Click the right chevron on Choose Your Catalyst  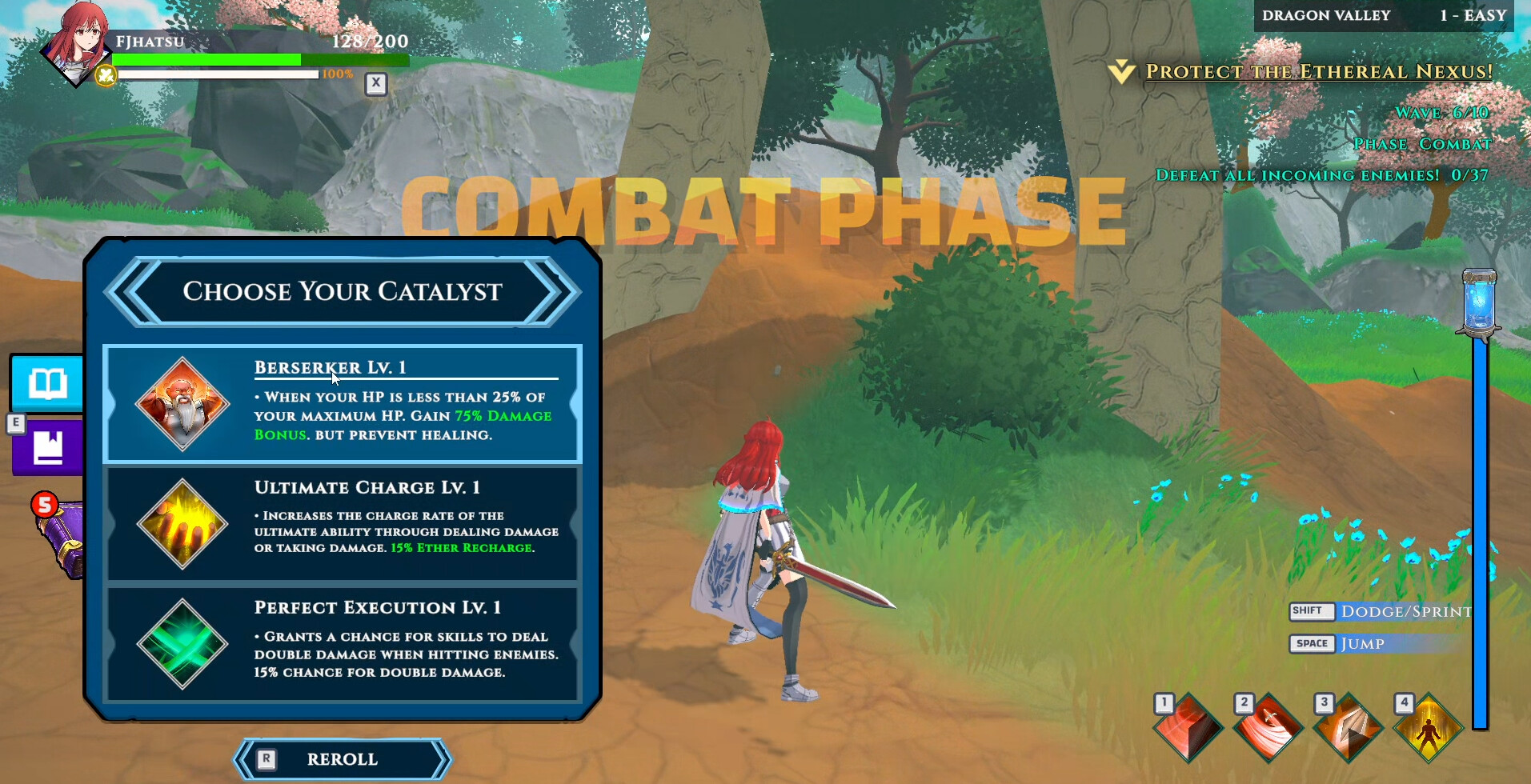555,292
